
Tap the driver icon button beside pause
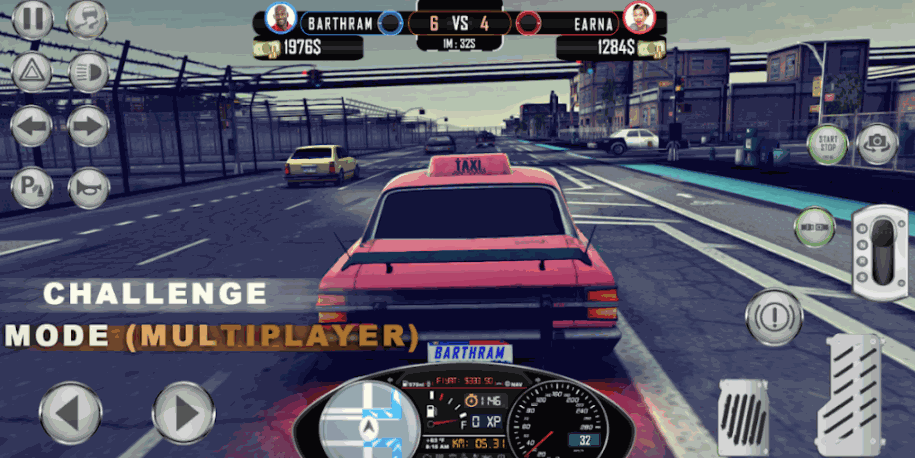(x=87, y=19)
